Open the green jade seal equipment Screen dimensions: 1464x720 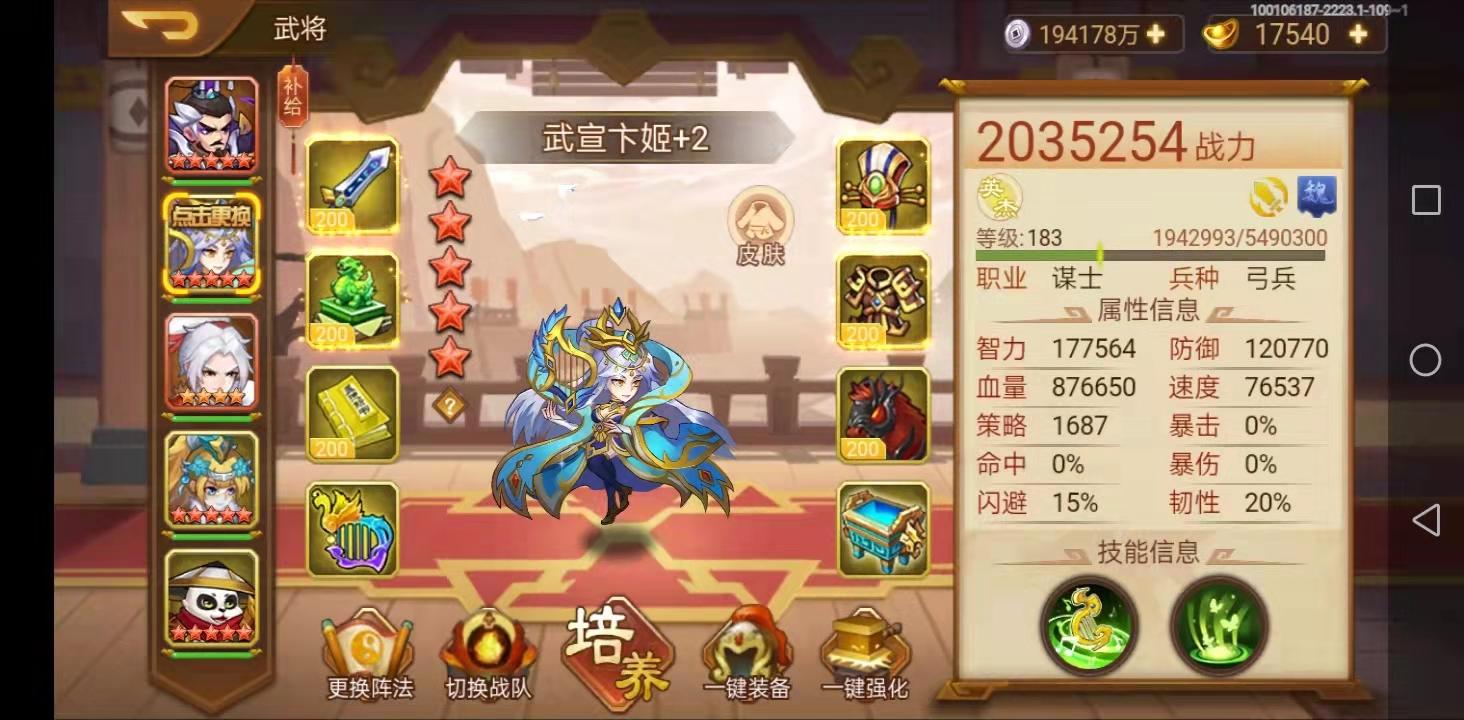(x=352, y=298)
